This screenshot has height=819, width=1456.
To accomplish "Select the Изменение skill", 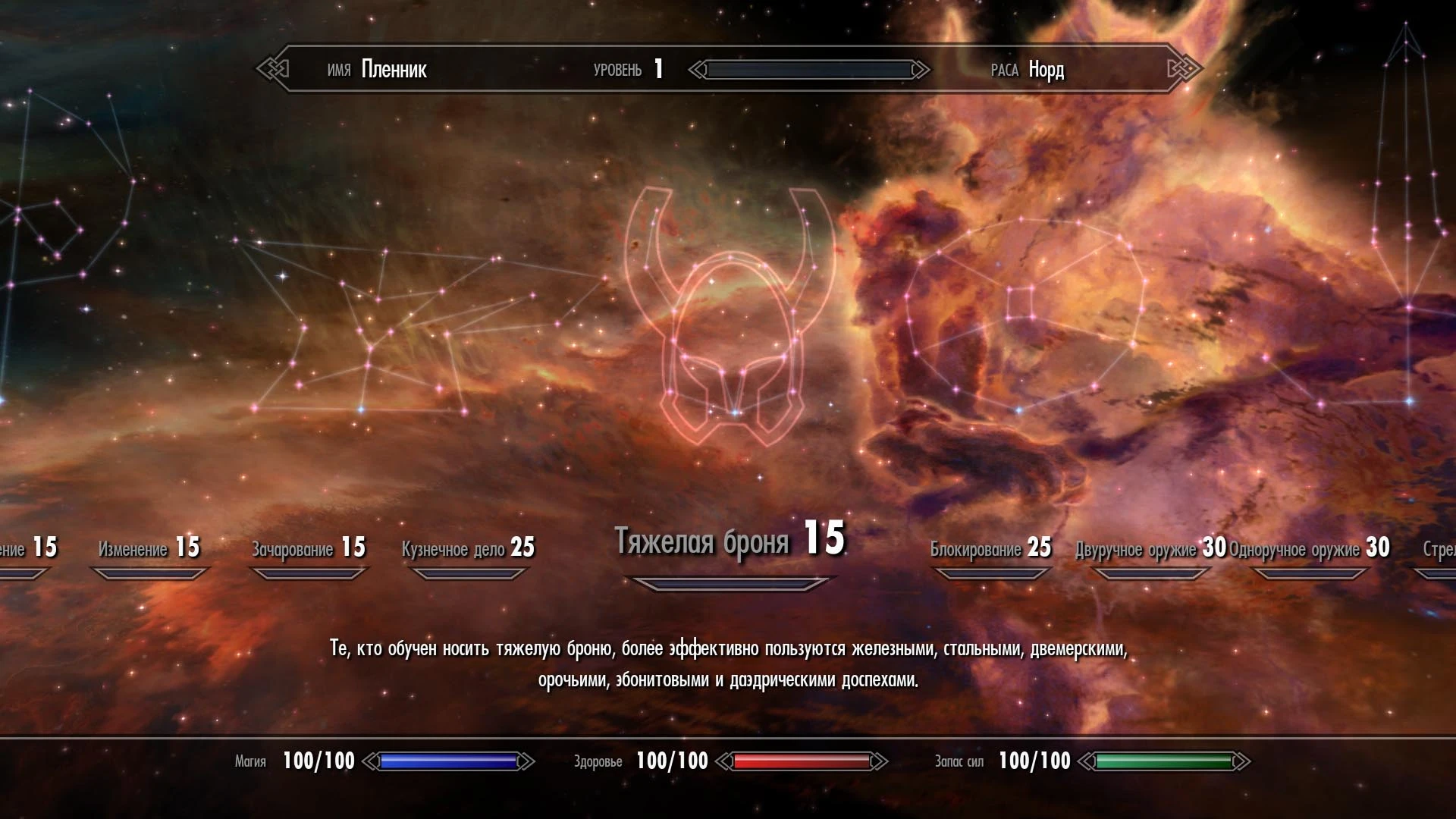I will coord(149,548).
